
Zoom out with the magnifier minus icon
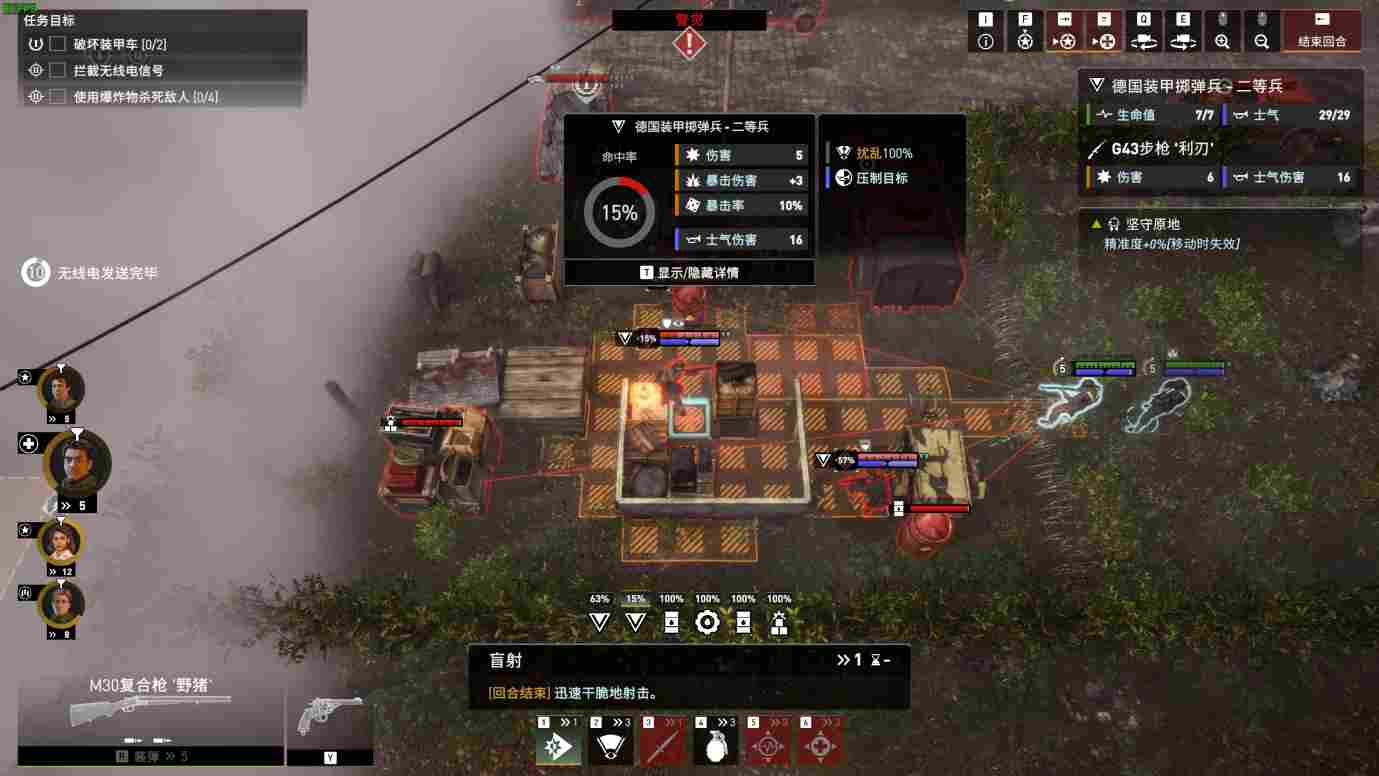(1261, 41)
